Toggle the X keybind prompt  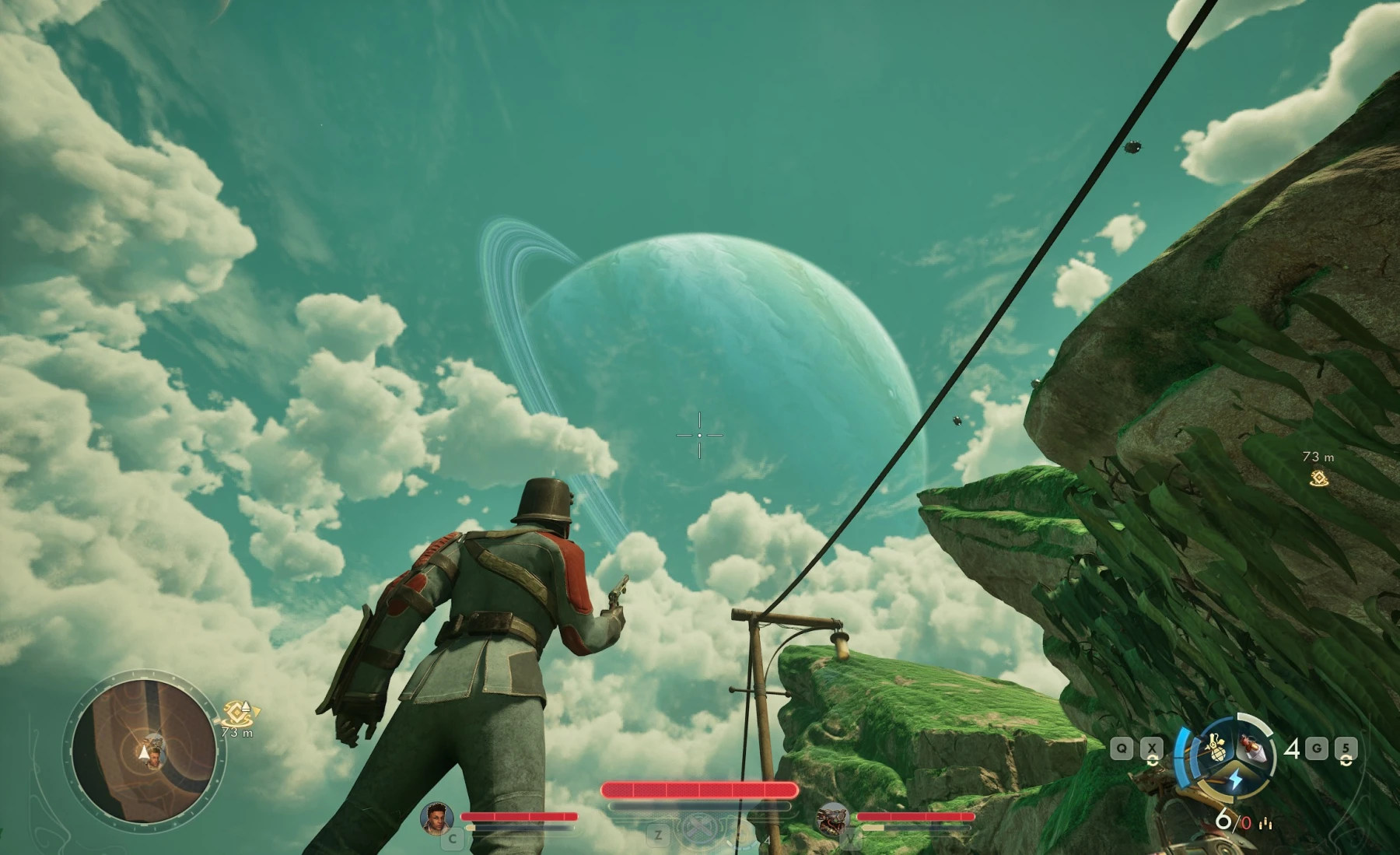tap(1153, 748)
